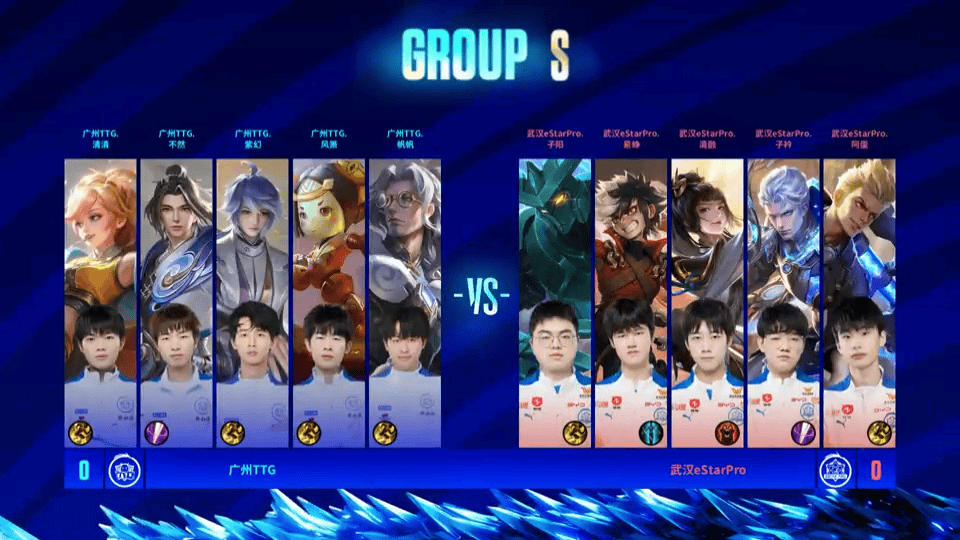The image size is (960, 540).
Task: Select the 广州TTG team name bar
Action: [252, 470]
